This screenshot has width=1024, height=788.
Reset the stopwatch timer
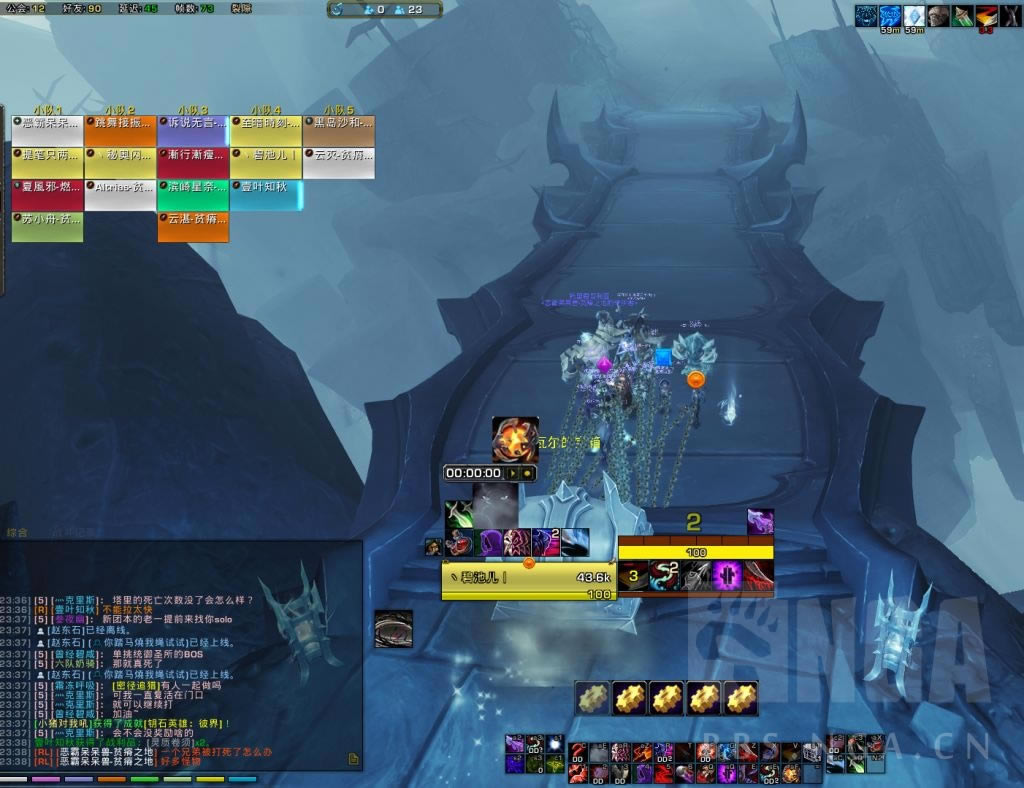coord(528,473)
